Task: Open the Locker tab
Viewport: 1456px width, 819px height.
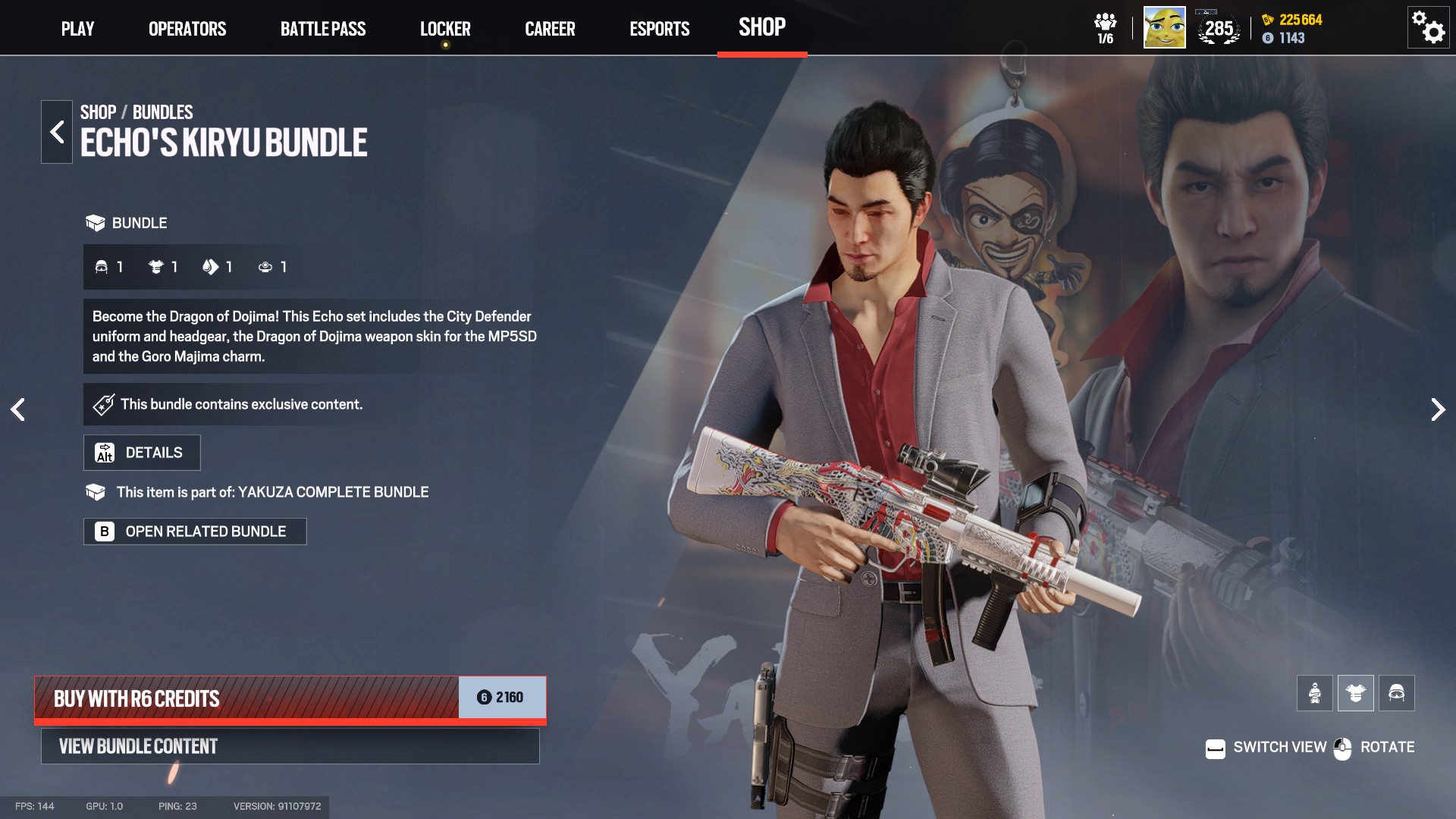Action: [445, 29]
